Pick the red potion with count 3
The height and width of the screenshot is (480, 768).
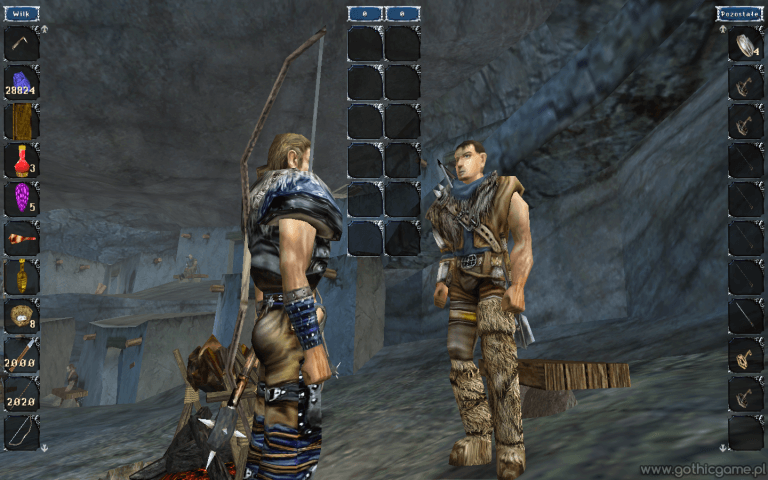(21, 160)
